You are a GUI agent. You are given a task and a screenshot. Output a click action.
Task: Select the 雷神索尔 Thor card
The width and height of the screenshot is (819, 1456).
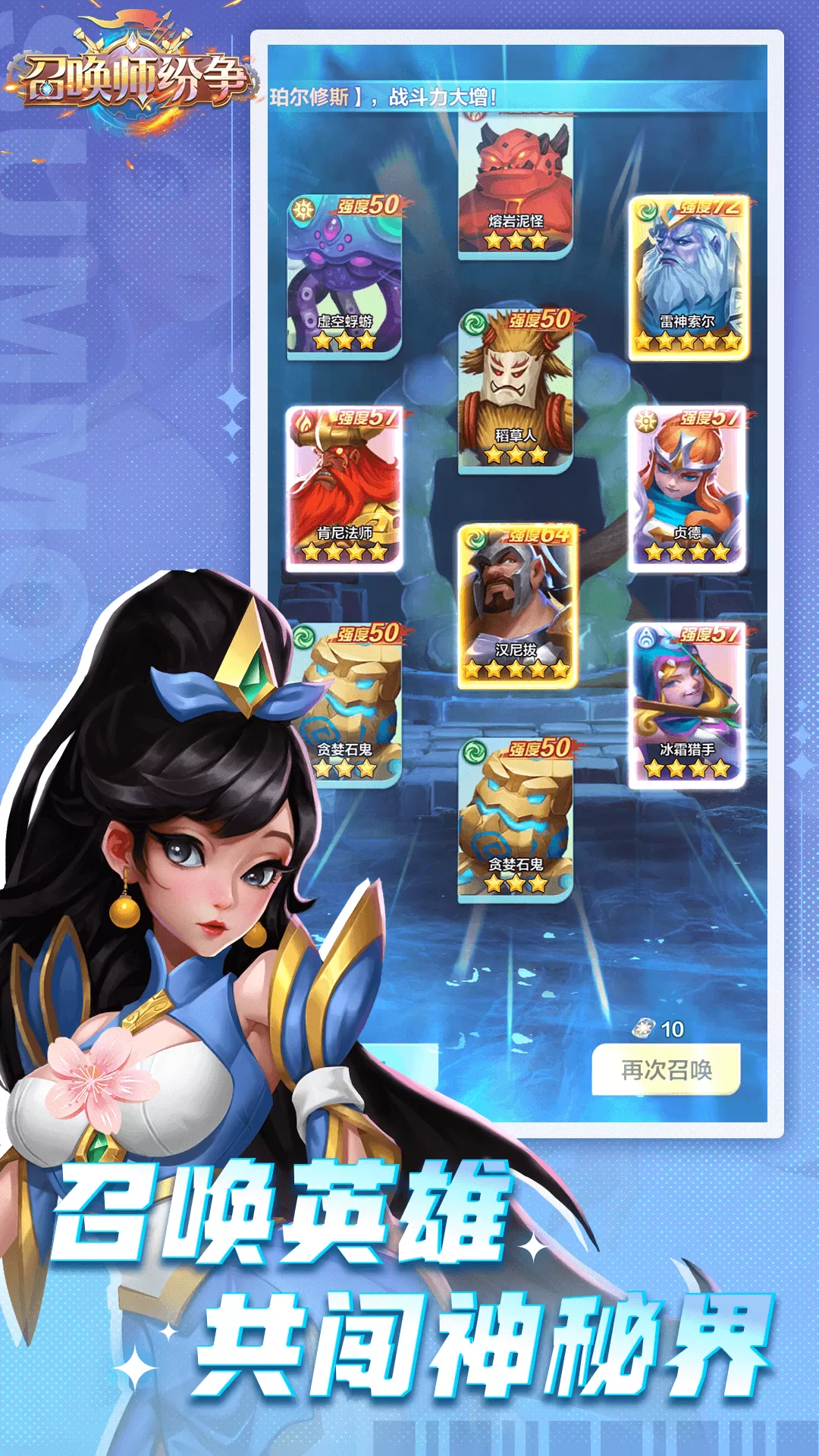[x=689, y=278]
